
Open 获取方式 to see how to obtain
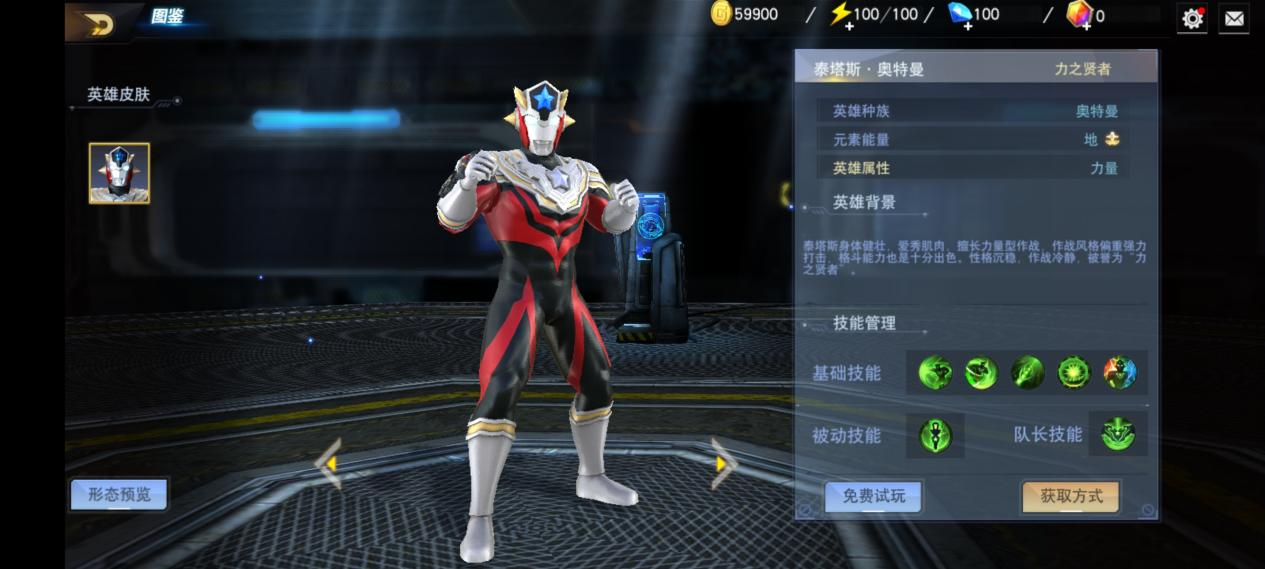(x=1070, y=496)
